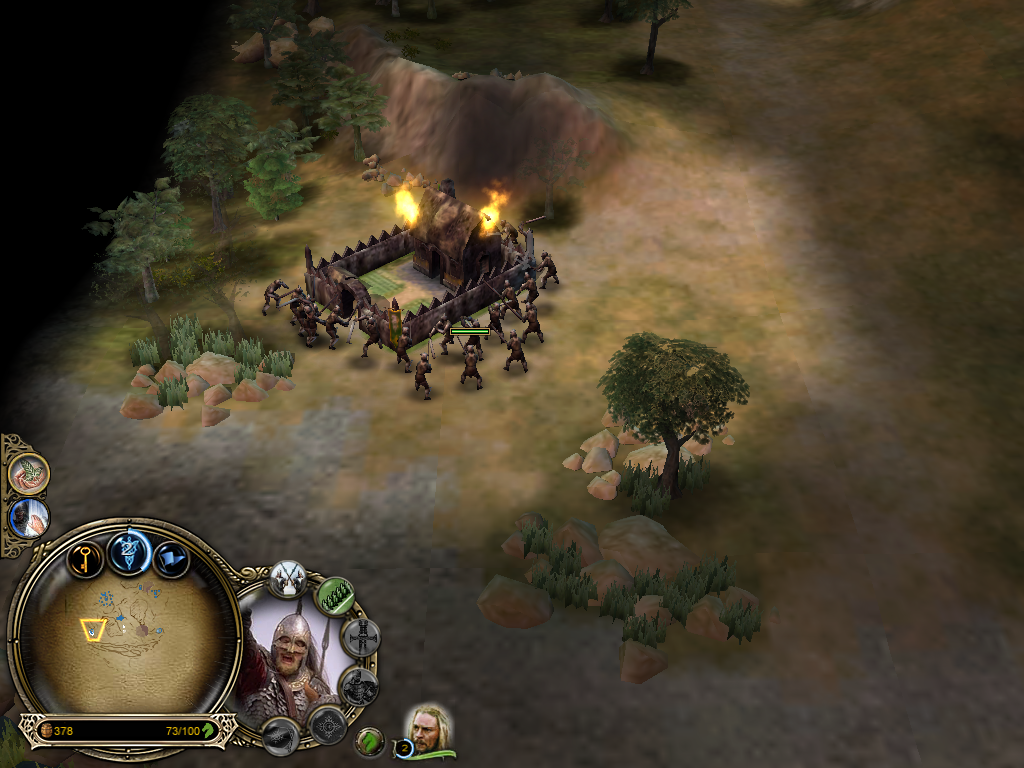The height and width of the screenshot is (768, 1024).
Task: Choose the greyed-out heavy armor upgrade
Action: tap(358, 686)
